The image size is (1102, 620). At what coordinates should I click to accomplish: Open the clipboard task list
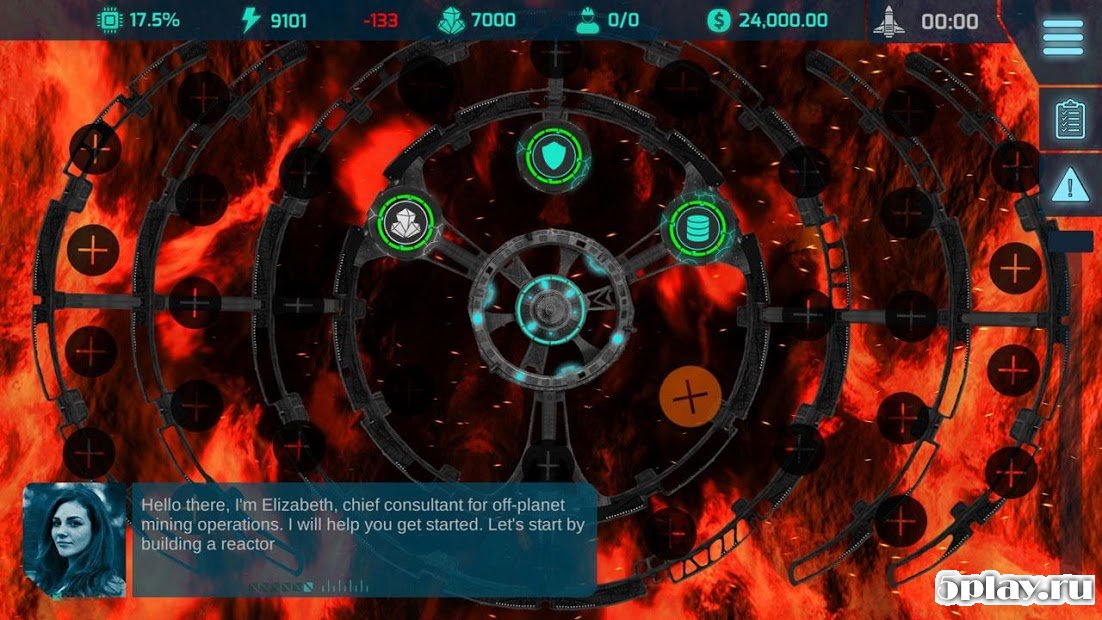1070,118
